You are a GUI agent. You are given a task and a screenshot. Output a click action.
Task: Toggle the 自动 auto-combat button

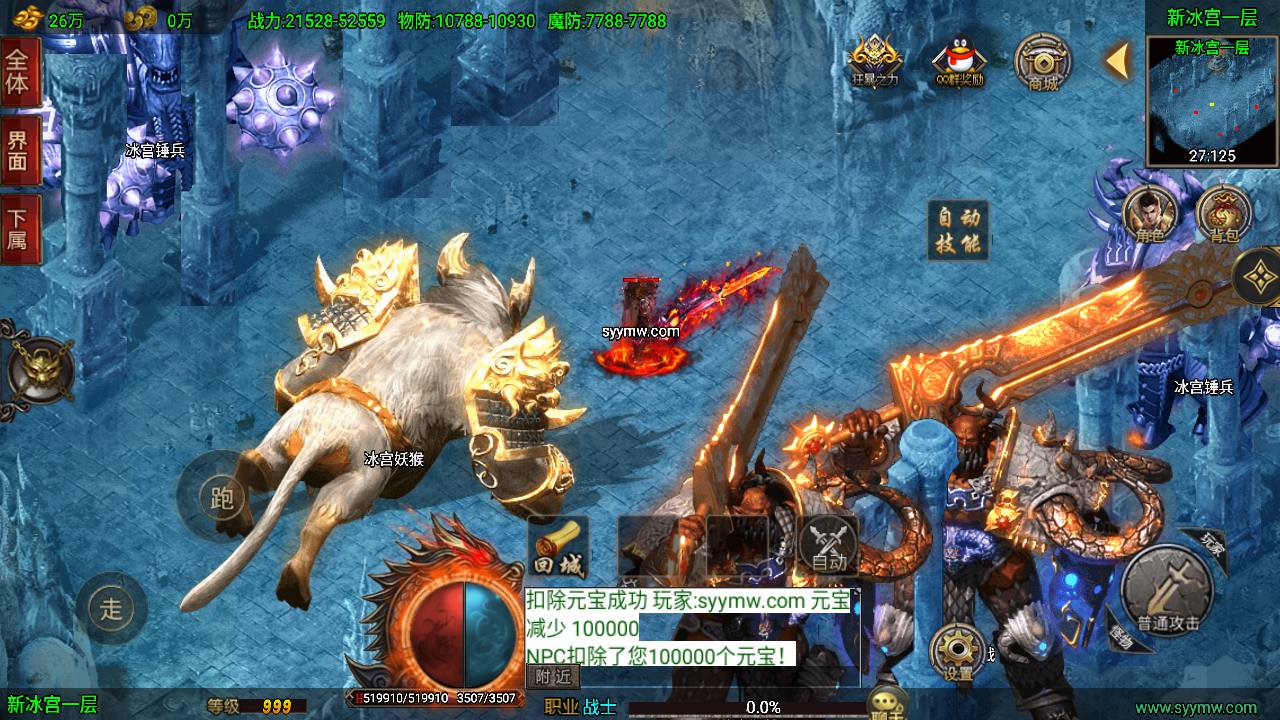tap(828, 546)
